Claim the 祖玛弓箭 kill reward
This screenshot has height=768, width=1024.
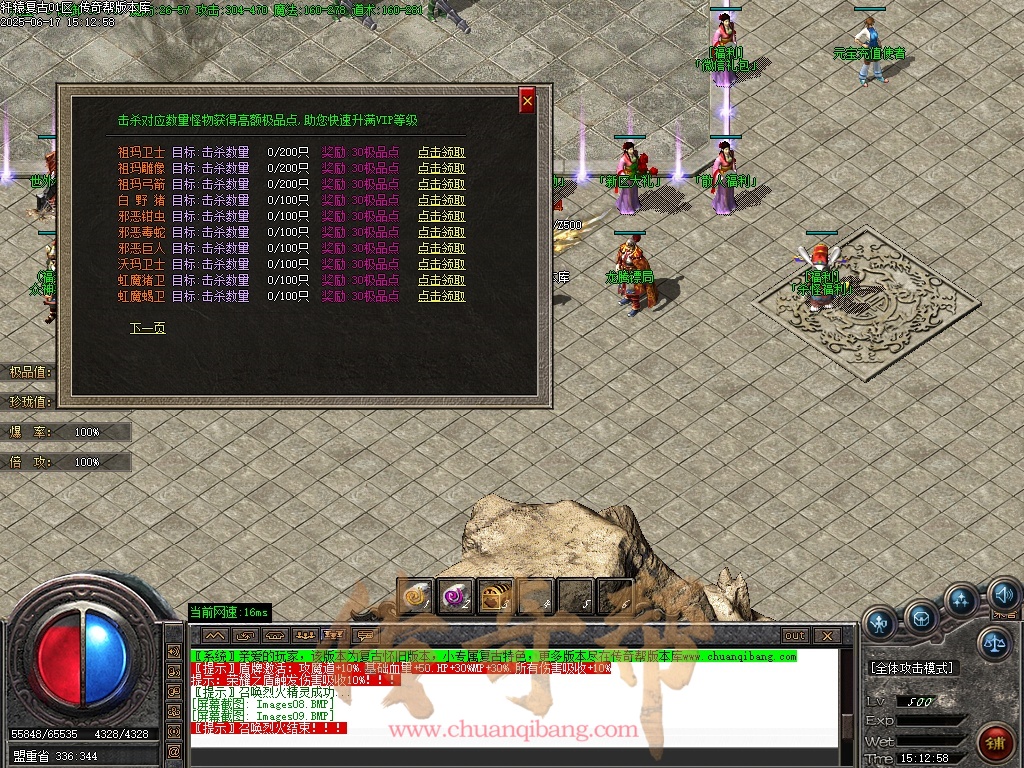[x=441, y=185]
